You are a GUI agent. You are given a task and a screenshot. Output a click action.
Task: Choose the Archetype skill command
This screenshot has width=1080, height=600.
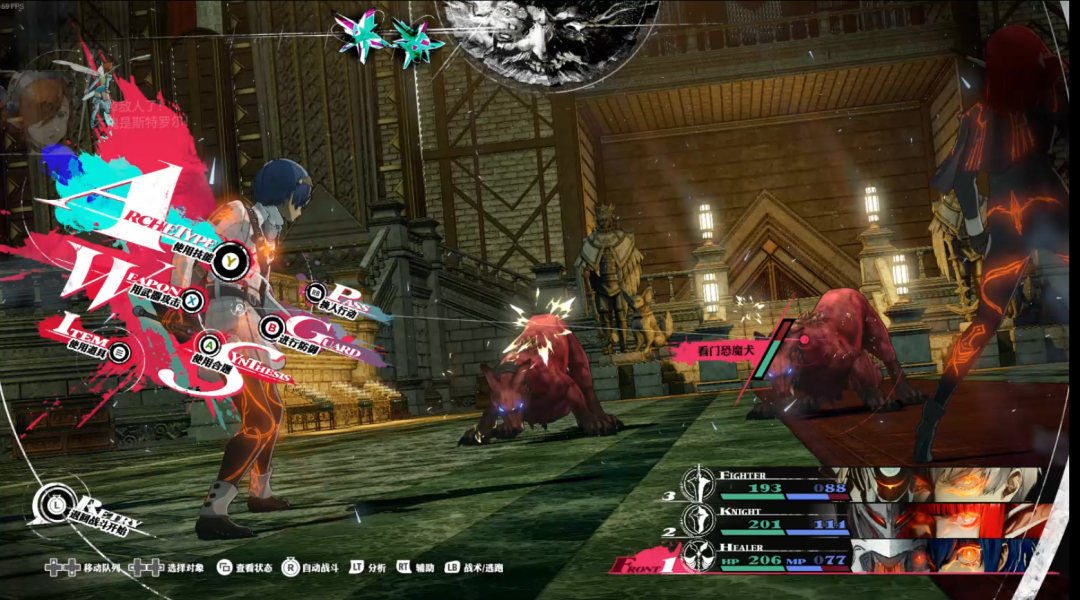pos(232,259)
